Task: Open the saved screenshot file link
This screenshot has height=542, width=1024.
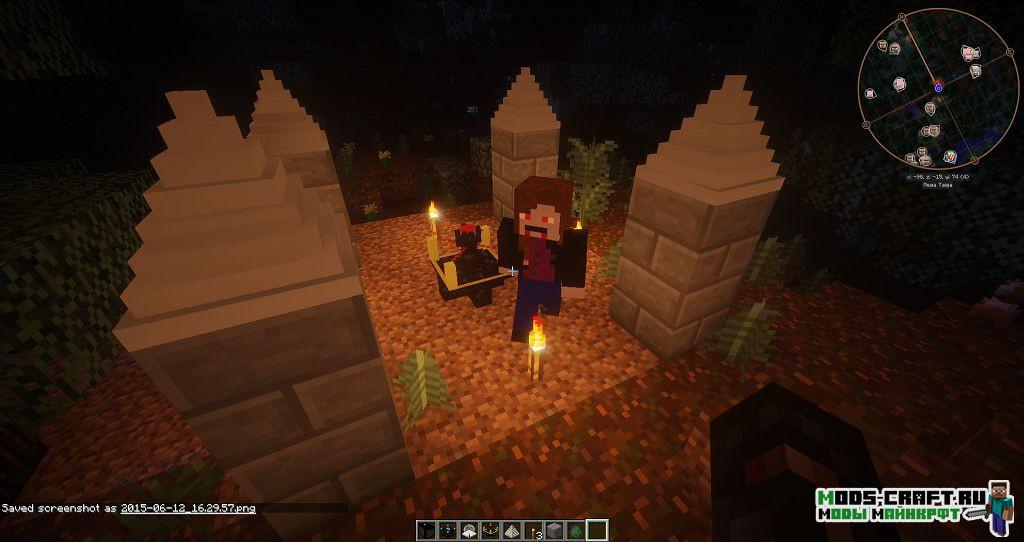Action: 188,508
